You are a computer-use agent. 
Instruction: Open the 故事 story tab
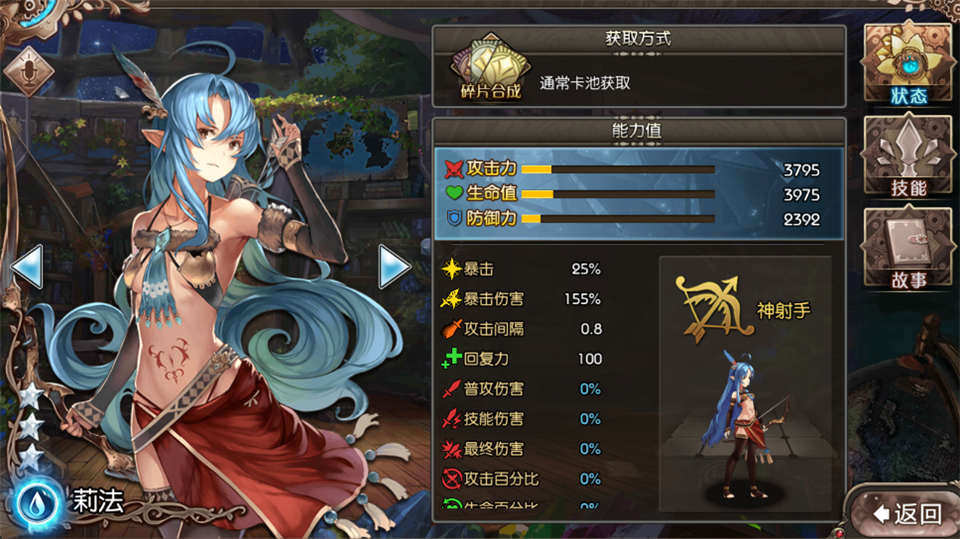click(908, 250)
